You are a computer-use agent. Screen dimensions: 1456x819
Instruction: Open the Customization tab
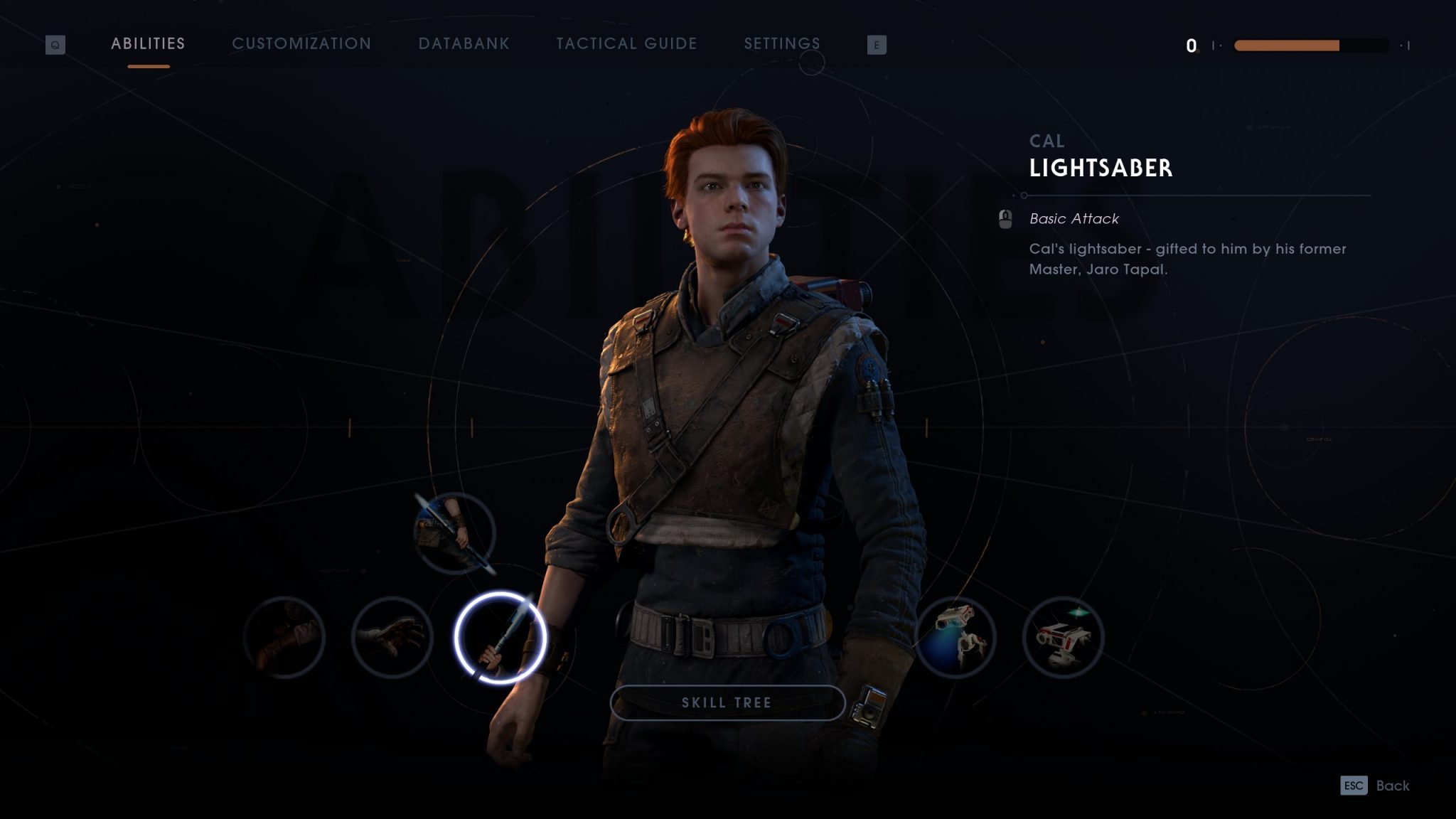(x=301, y=44)
